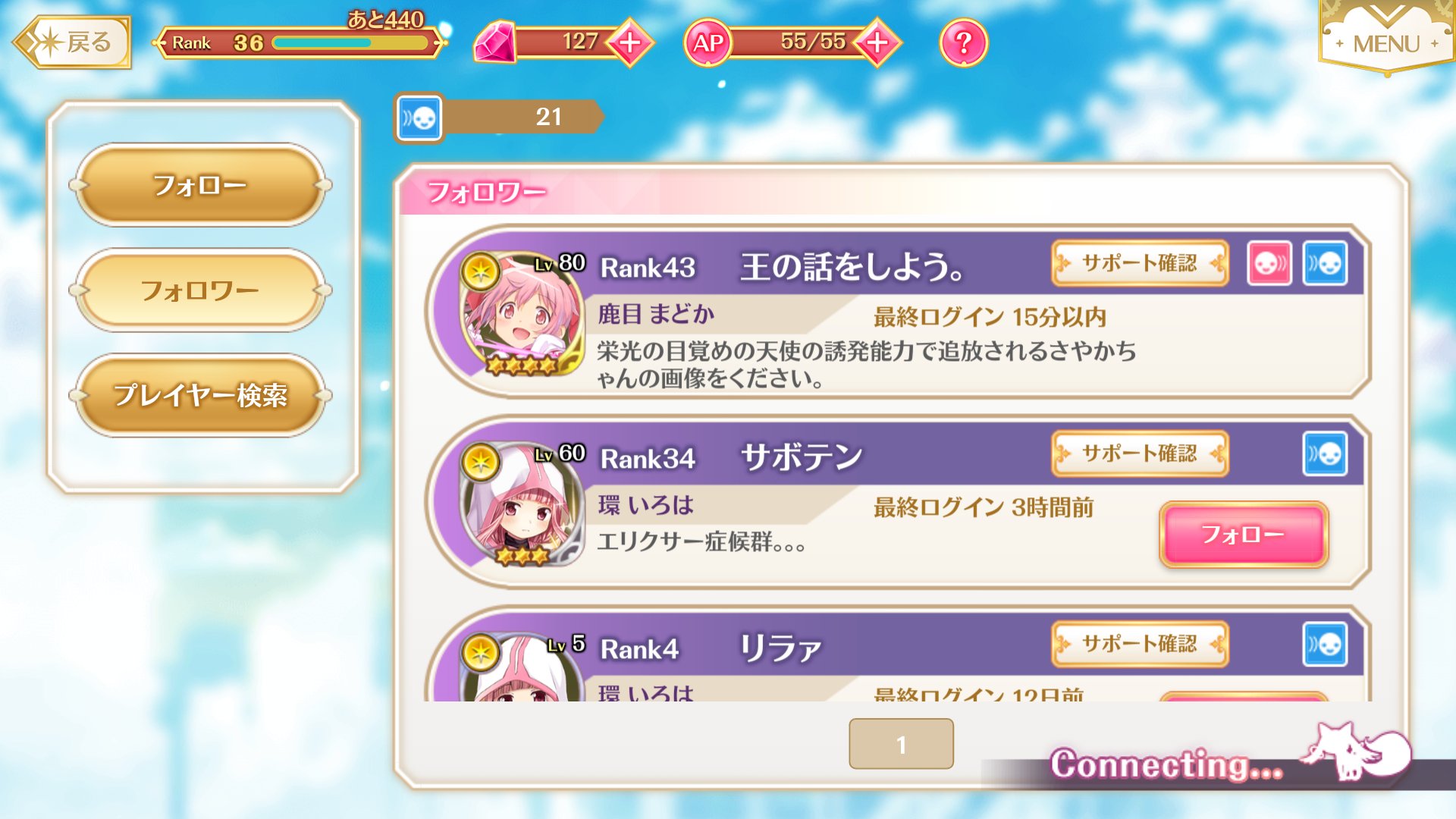The width and height of the screenshot is (1456, 819).
Task: Tap the blue Kyubey icon on サボテン's entry
Action: [1326, 453]
